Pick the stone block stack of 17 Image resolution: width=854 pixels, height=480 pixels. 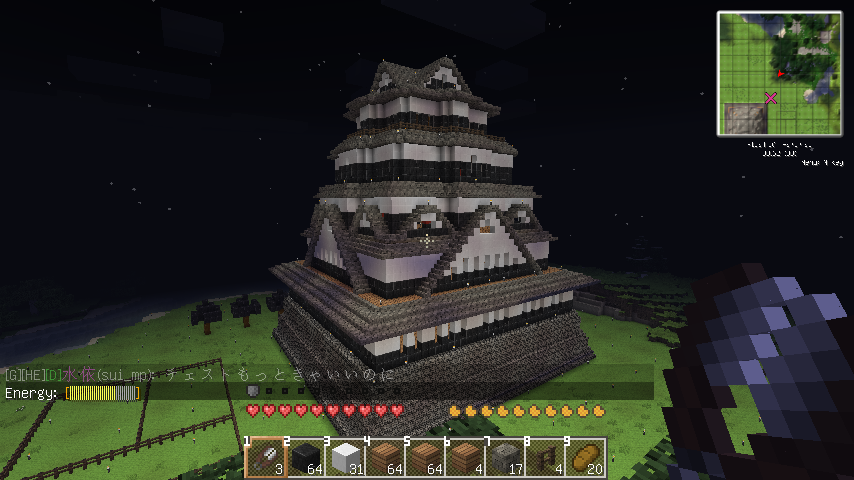pos(506,458)
